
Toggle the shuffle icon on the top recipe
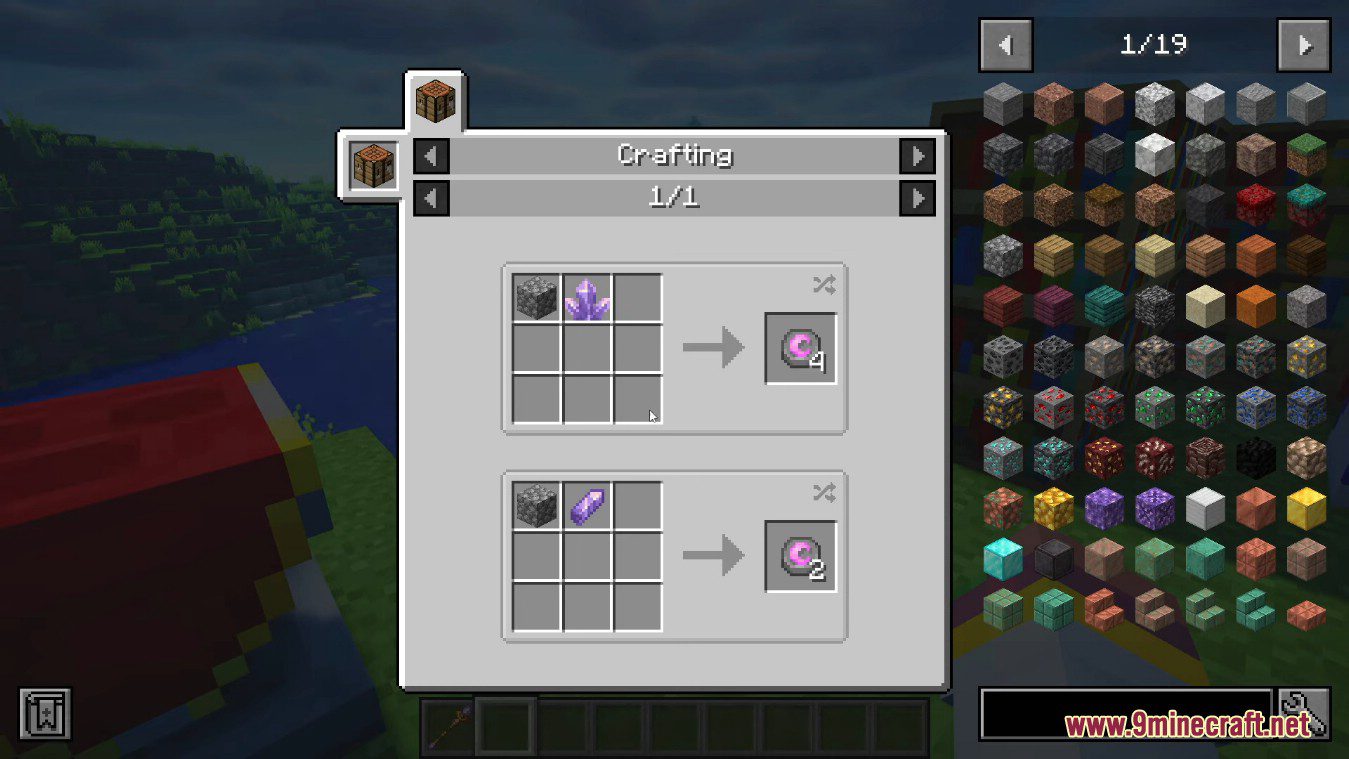point(823,284)
